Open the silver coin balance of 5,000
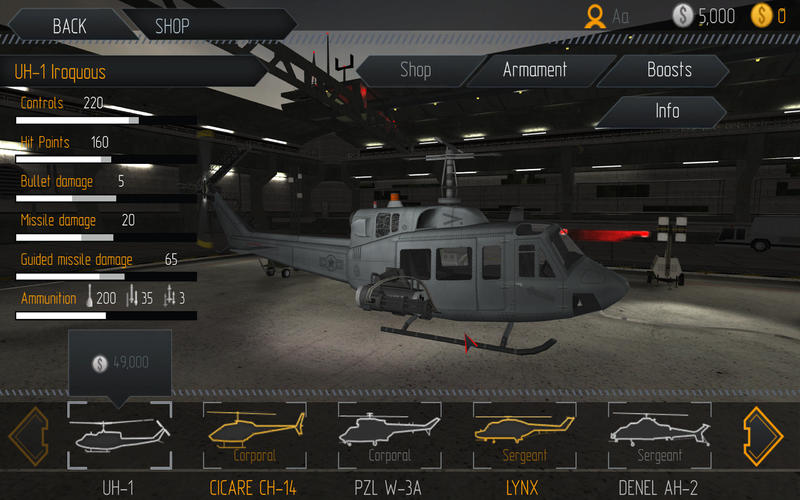Screen dimensions: 800x500 coord(703,15)
